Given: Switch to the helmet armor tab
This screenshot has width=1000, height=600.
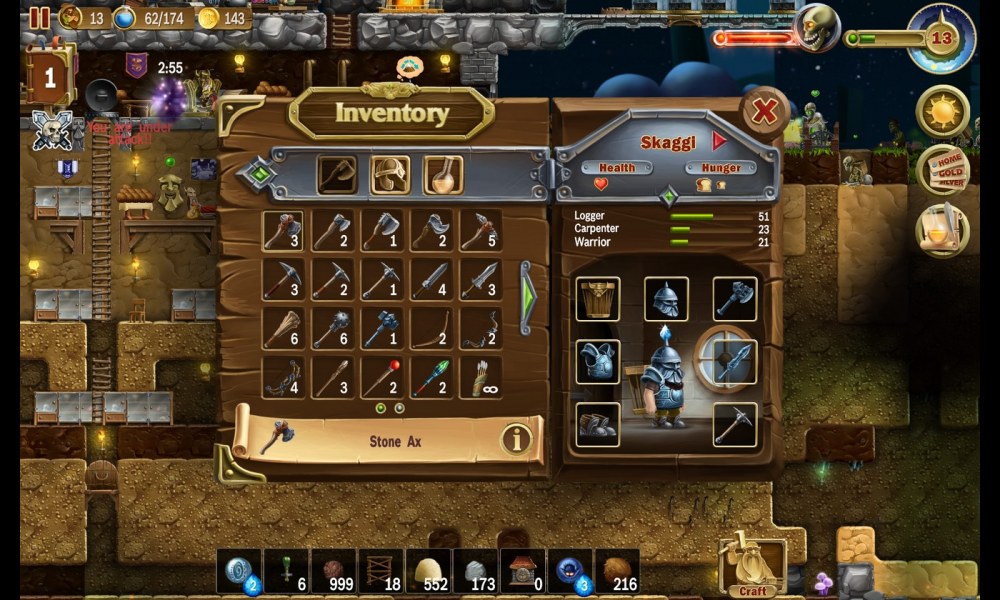Looking at the screenshot, I should (390, 175).
